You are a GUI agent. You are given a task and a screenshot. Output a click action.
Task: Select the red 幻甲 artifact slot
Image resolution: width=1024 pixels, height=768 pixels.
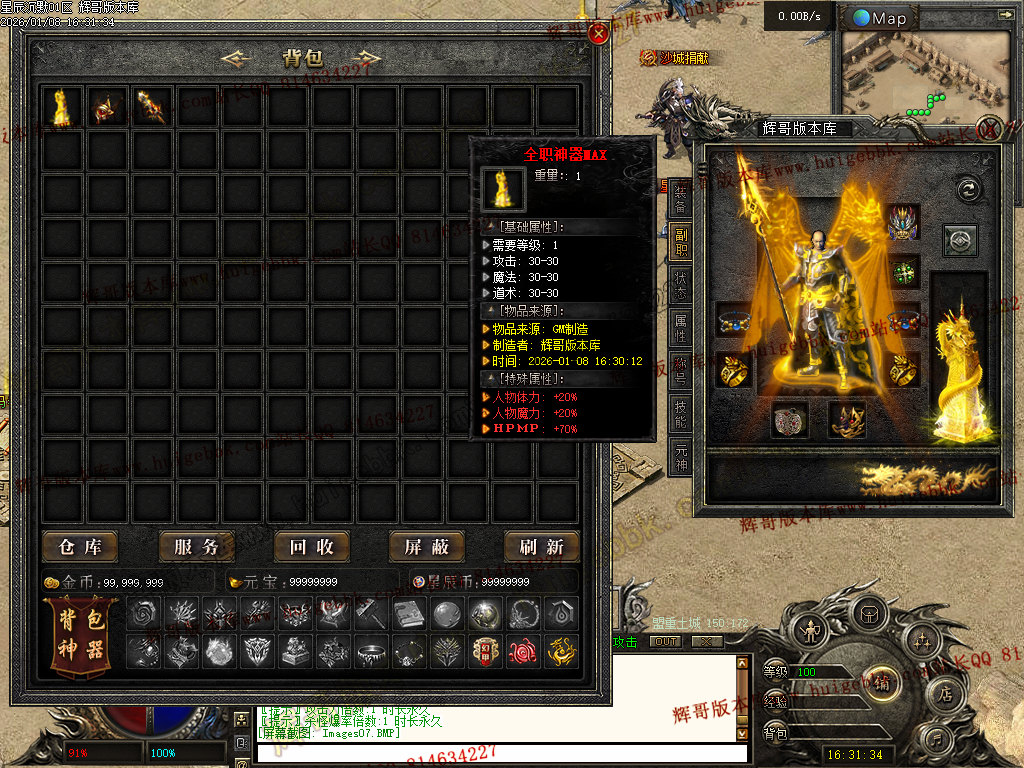pos(485,651)
